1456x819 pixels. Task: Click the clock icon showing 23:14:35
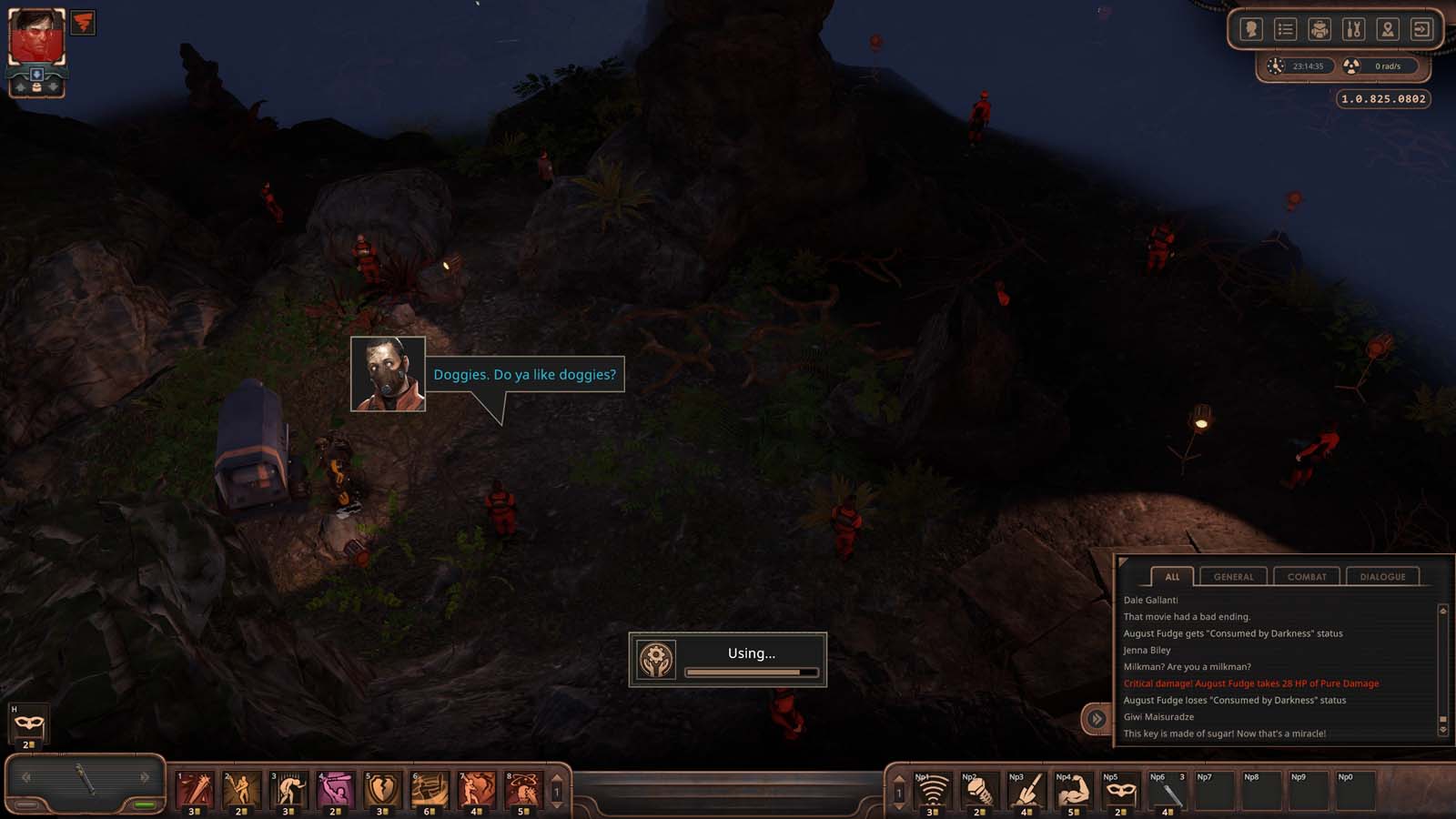click(x=1274, y=66)
